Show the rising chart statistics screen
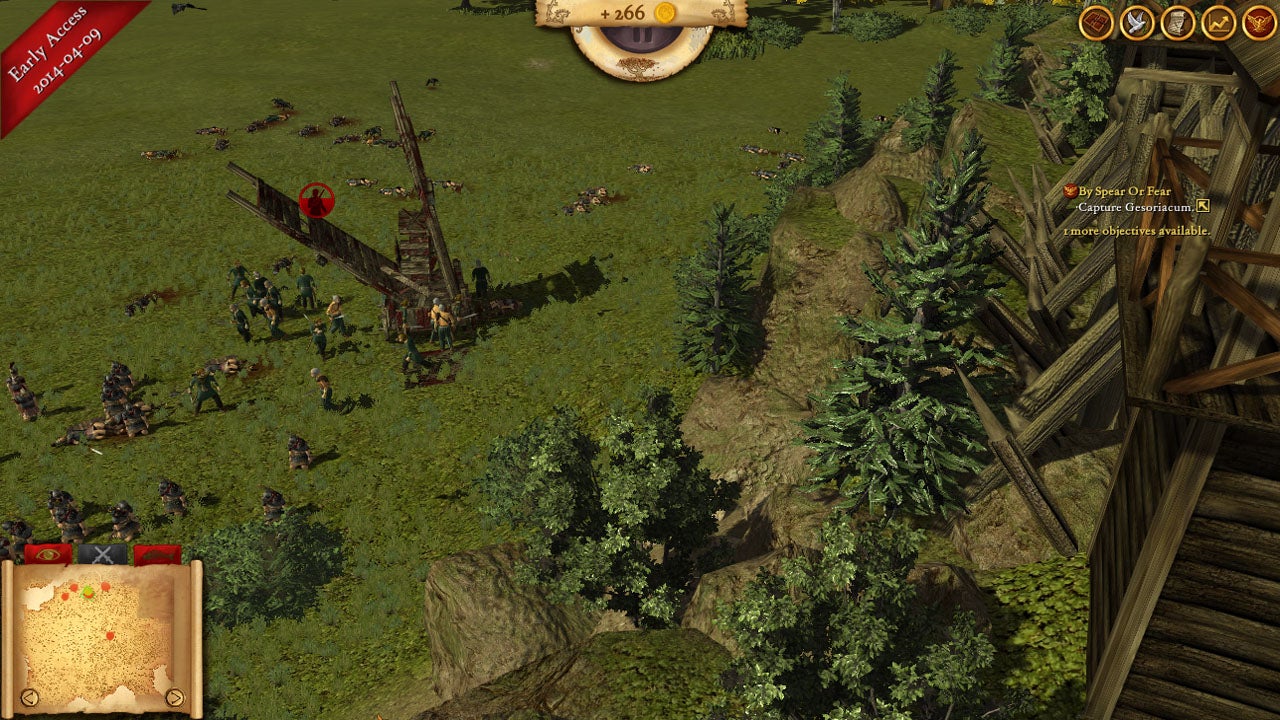1280x720 pixels. click(1218, 23)
